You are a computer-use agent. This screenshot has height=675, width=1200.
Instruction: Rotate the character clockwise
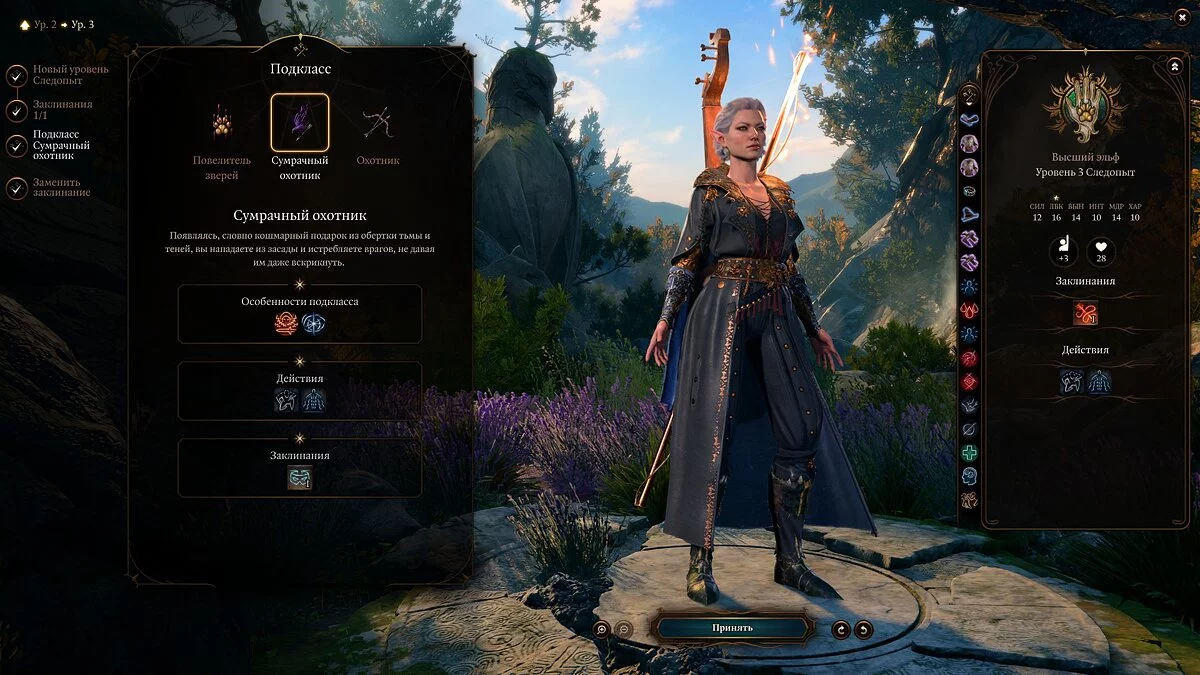coord(842,629)
